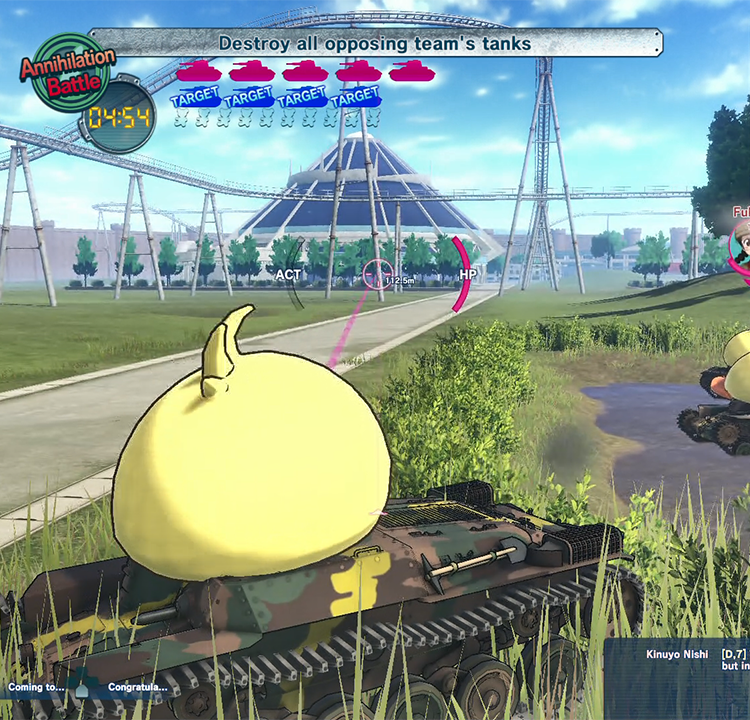Select the objective banner about destroying tanks
The height and width of the screenshot is (720, 750).
pos(375,43)
